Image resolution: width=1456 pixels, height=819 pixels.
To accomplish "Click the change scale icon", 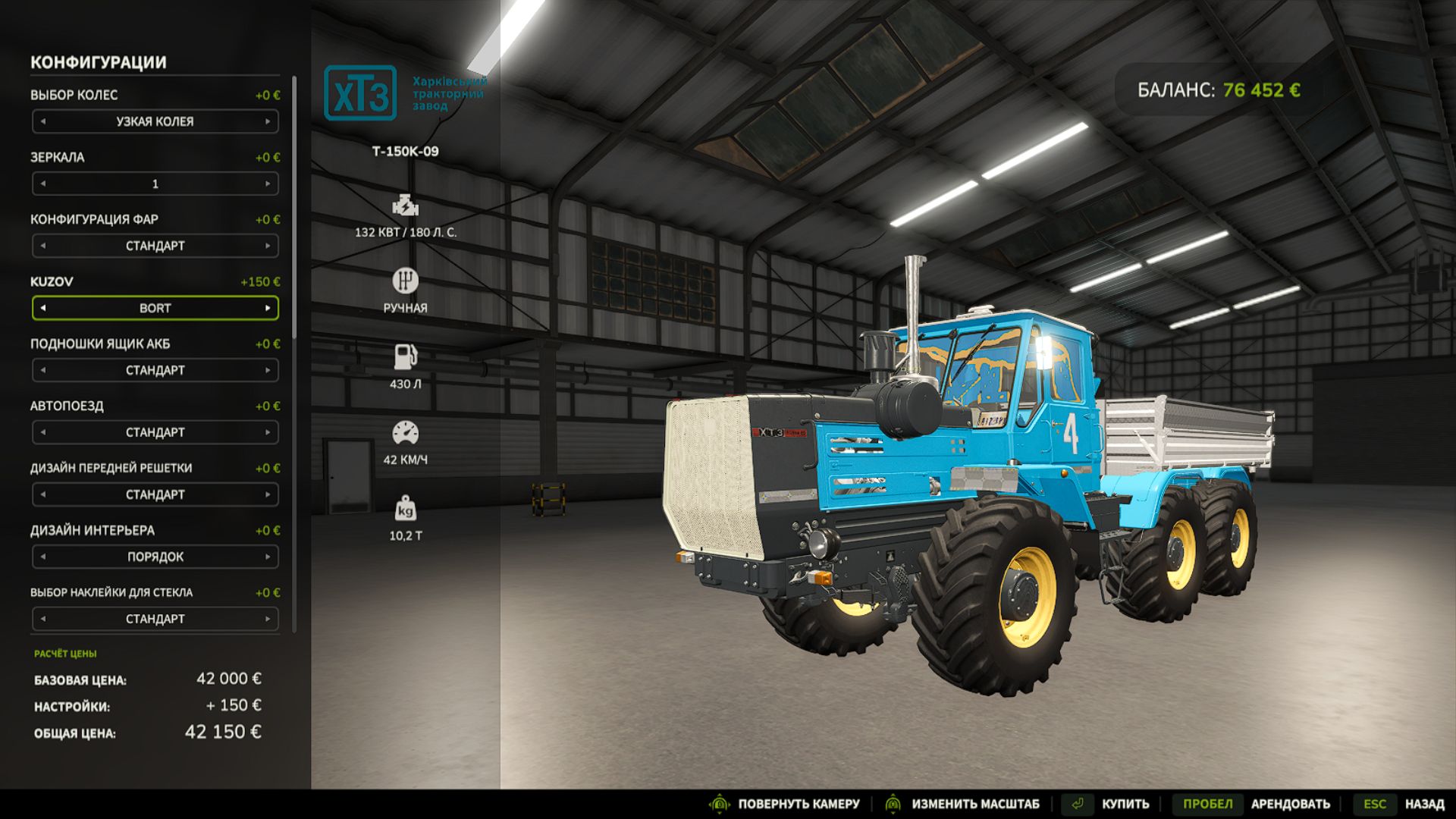I will click(892, 802).
